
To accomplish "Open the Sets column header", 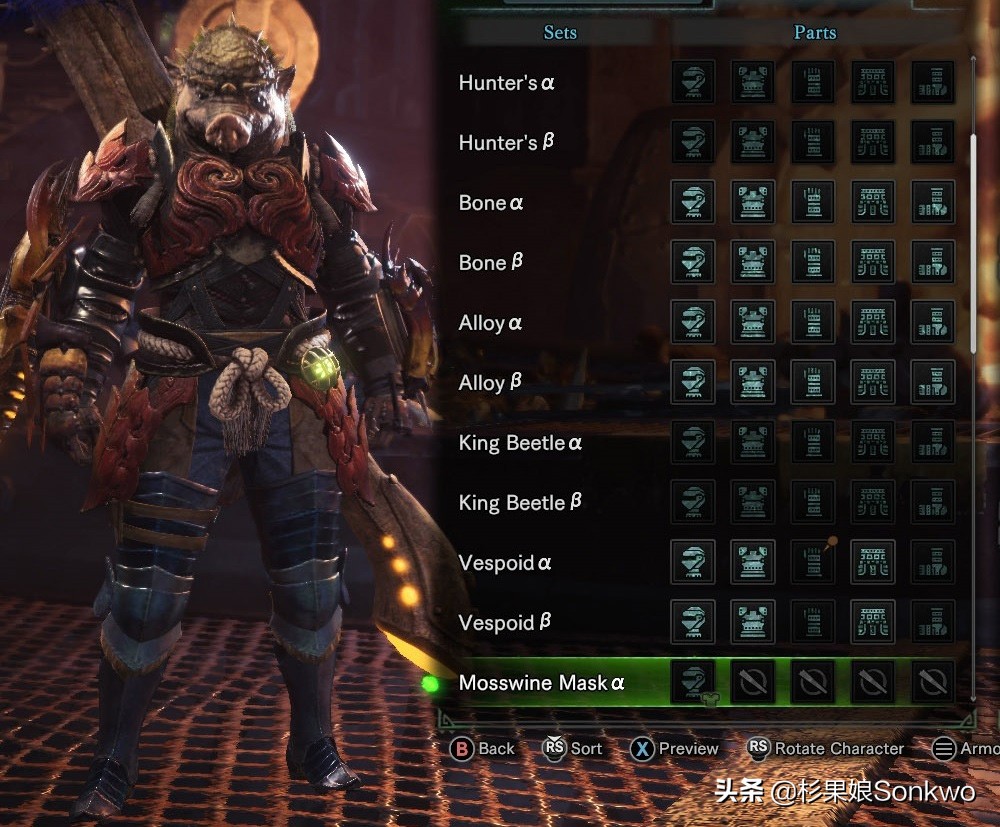I will point(559,32).
